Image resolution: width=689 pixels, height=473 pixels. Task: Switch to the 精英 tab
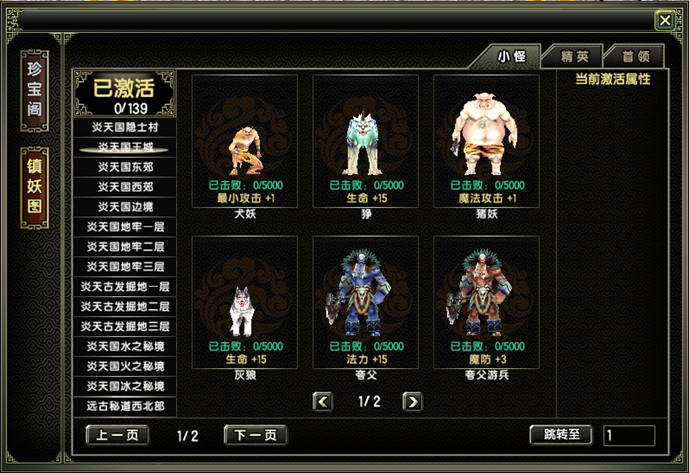pyautogui.click(x=574, y=57)
